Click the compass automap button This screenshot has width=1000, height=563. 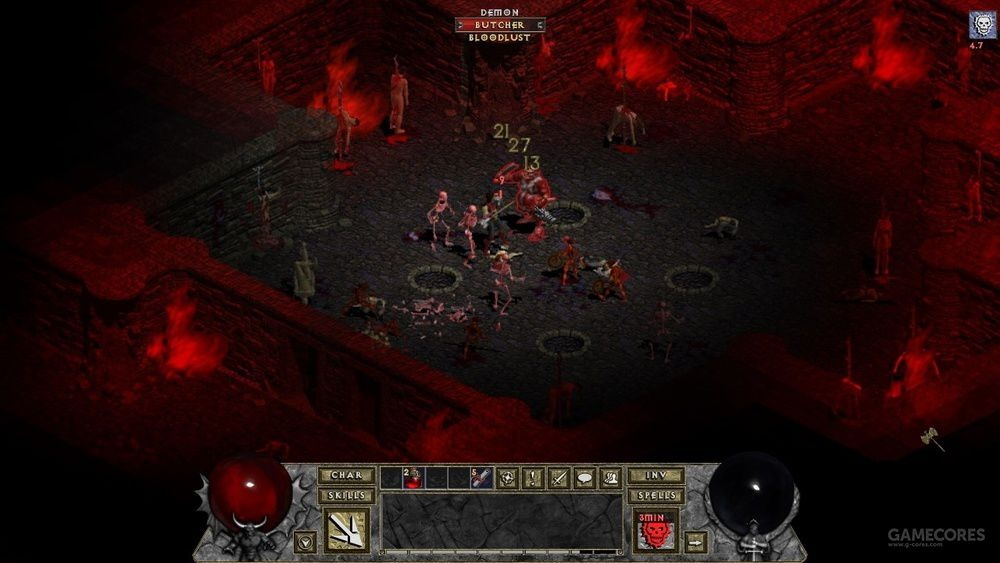point(509,478)
